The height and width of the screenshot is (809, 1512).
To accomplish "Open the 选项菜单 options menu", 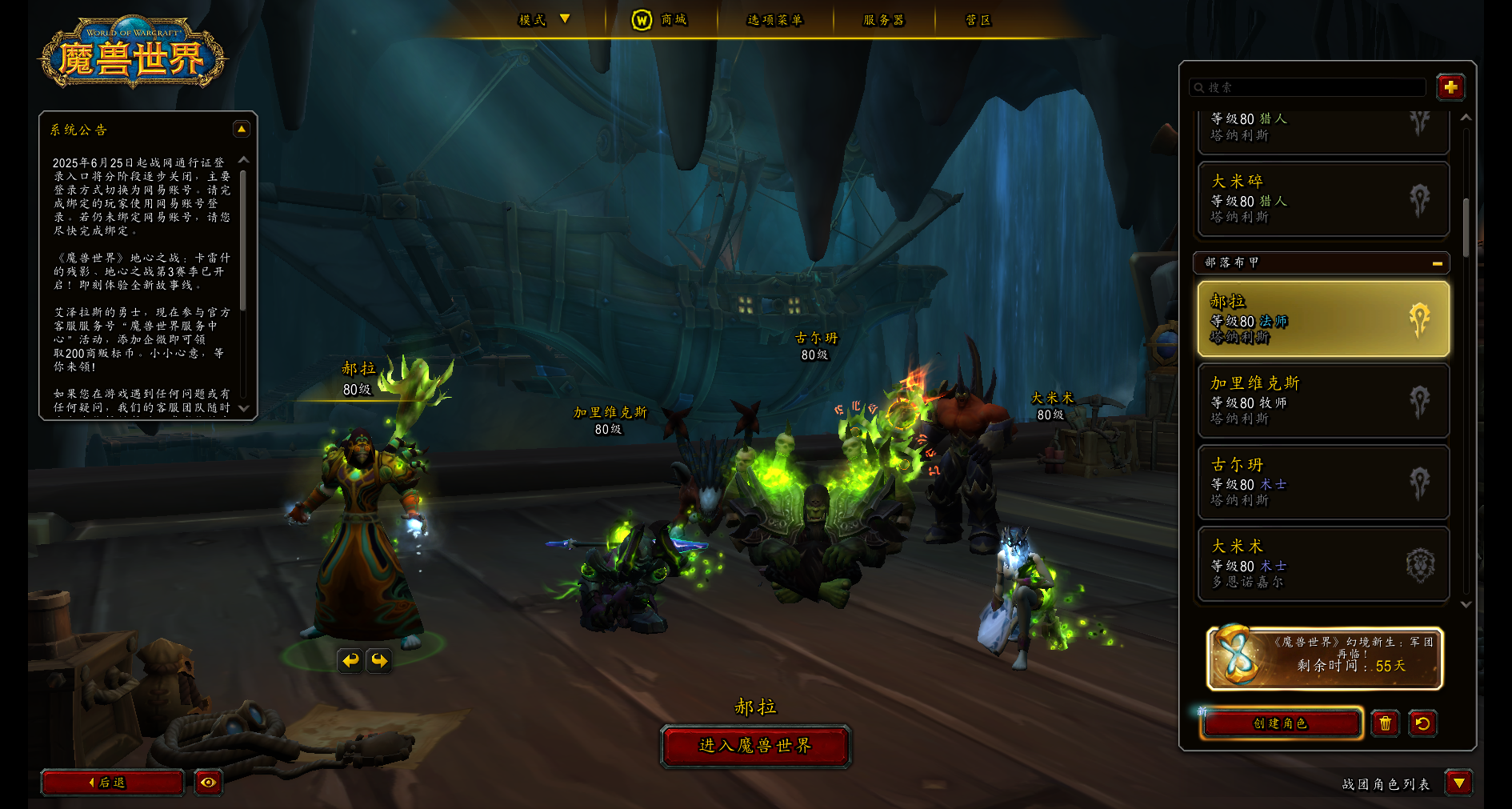I will point(774,20).
